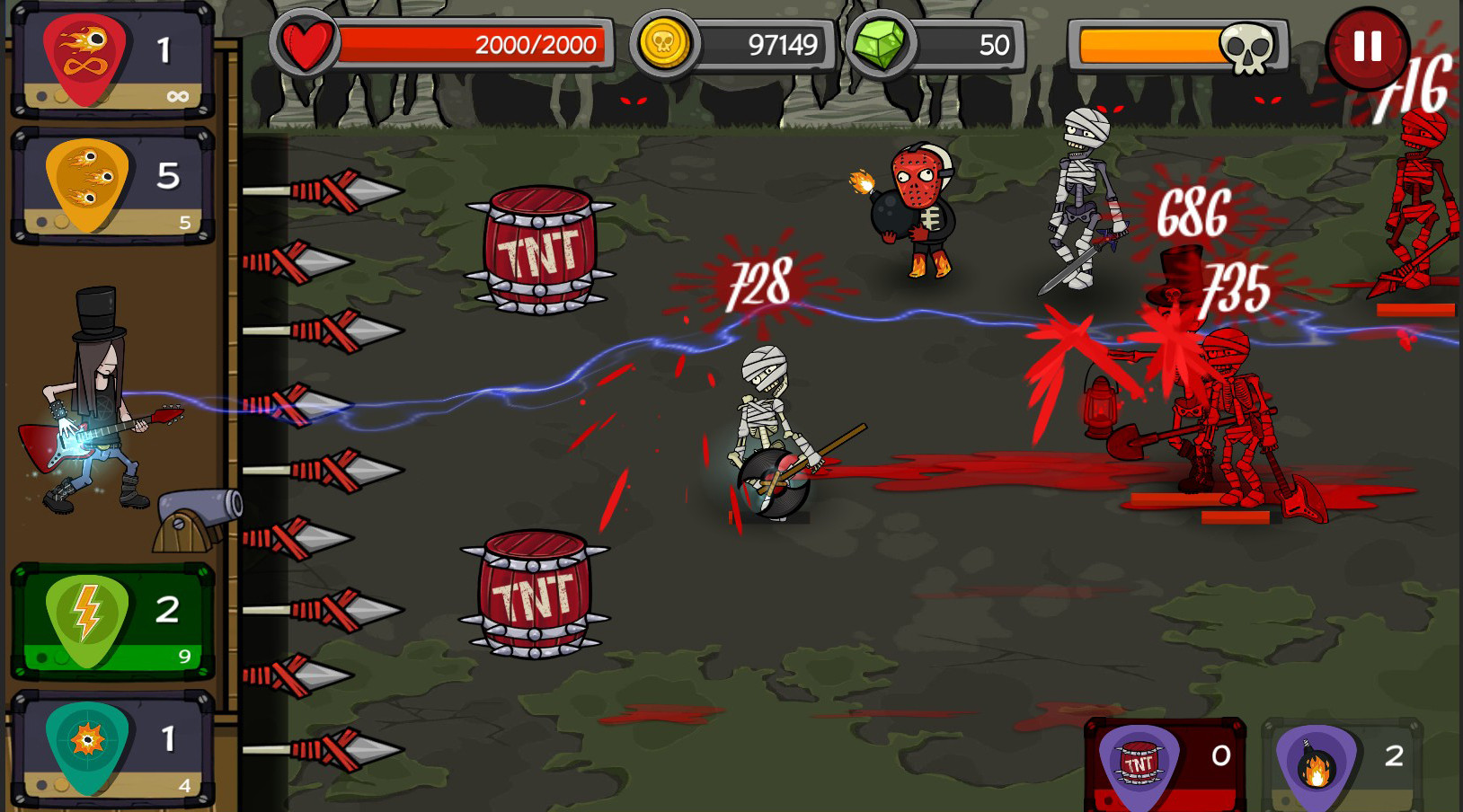The image size is (1463, 812).
Task: Select the red infinity fireball pick
Action: (112, 61)
